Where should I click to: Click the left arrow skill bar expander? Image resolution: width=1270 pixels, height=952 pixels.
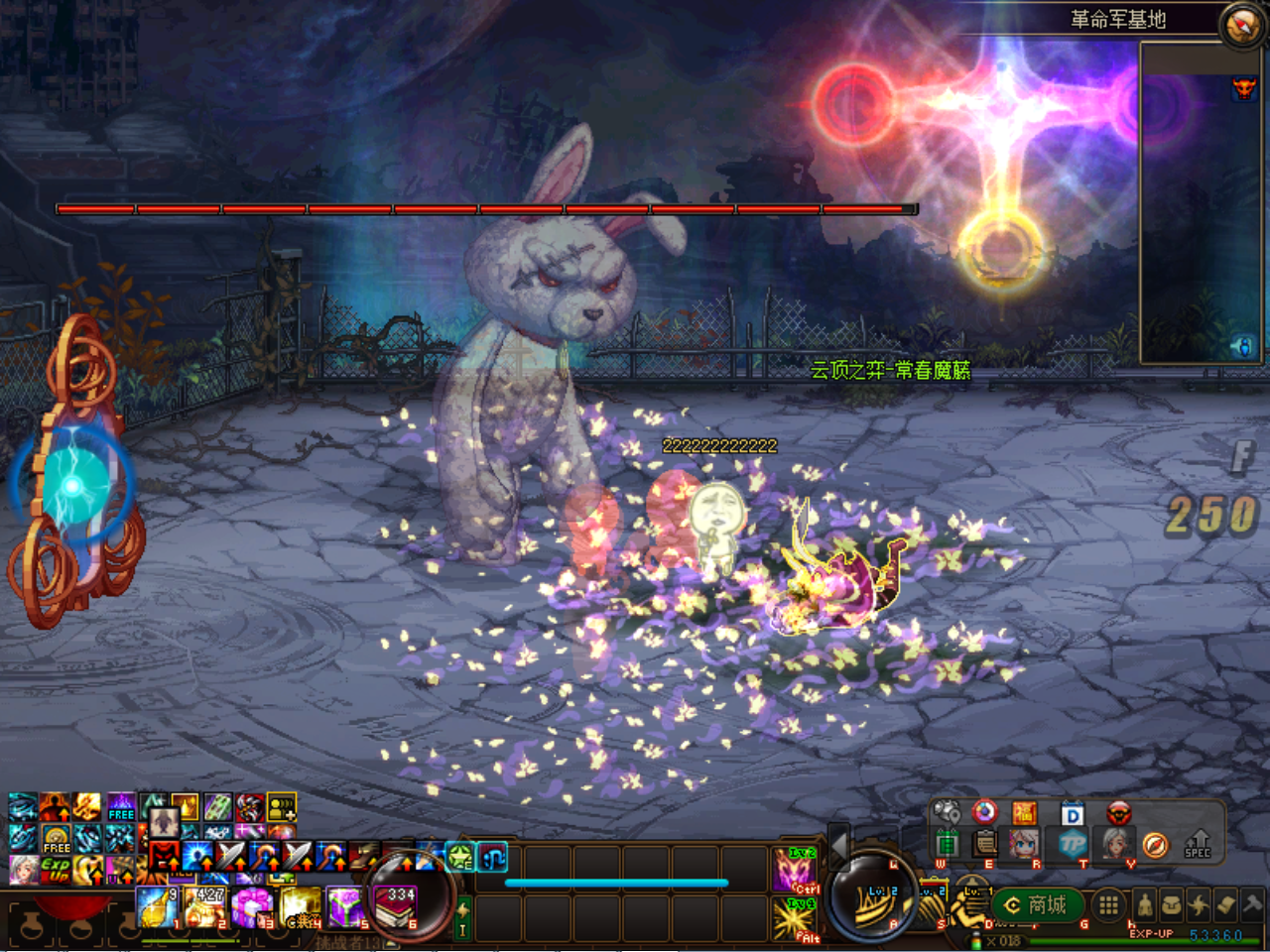click(x=838, y=844)
